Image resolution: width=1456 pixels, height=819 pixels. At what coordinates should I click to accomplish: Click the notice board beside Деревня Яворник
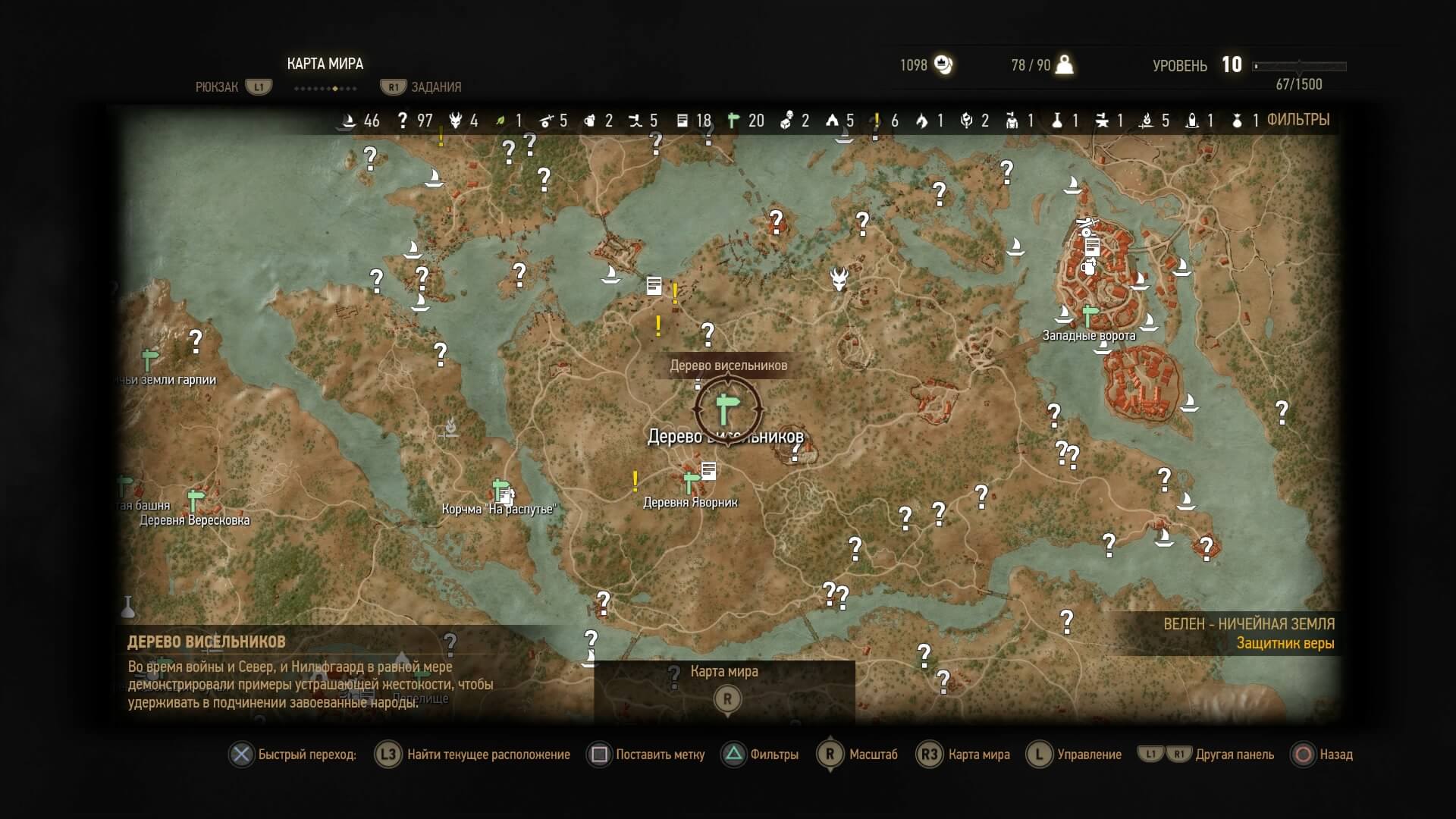(709, 471)
